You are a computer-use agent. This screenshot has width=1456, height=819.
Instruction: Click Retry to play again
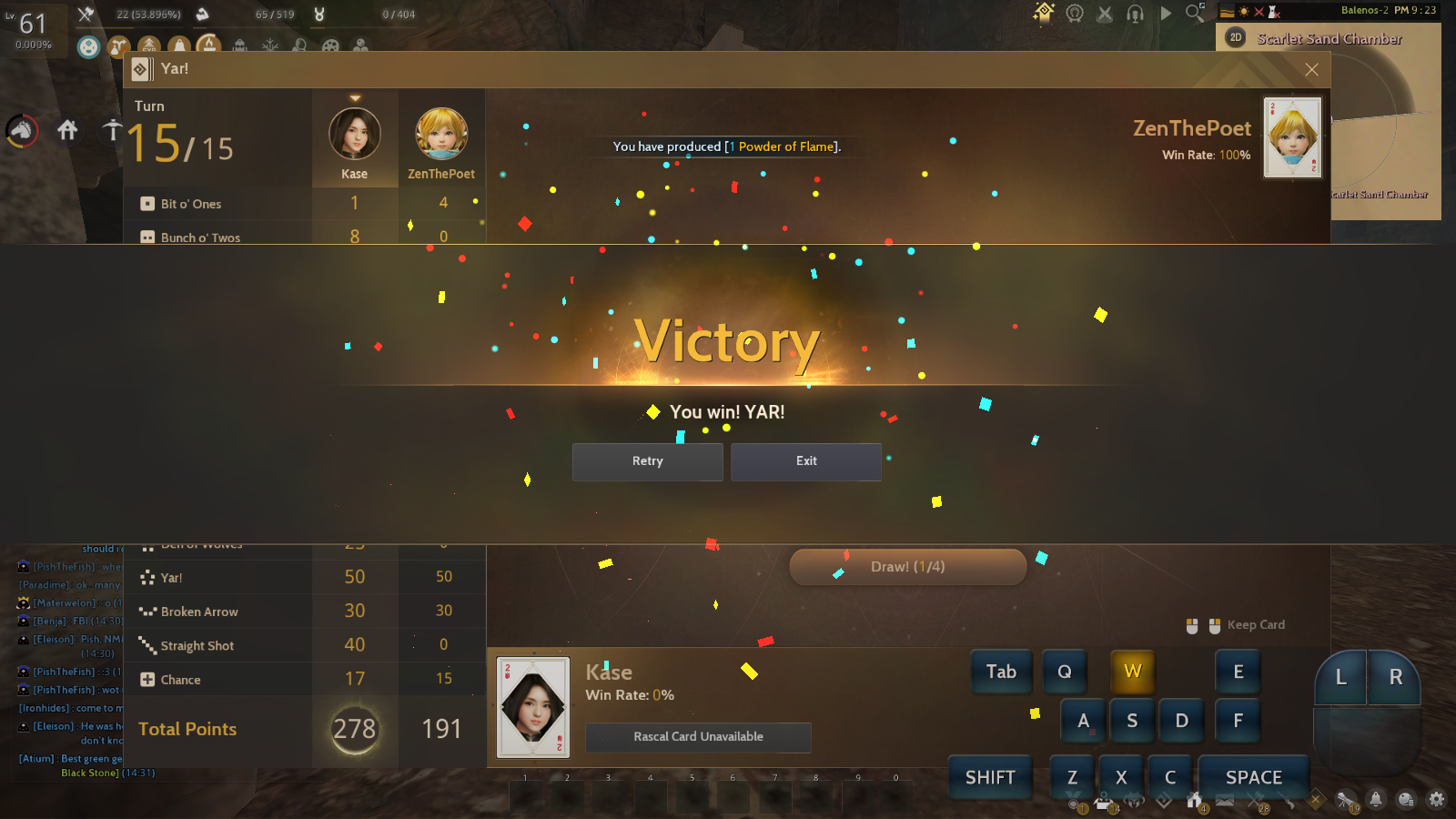coord(647,461)
